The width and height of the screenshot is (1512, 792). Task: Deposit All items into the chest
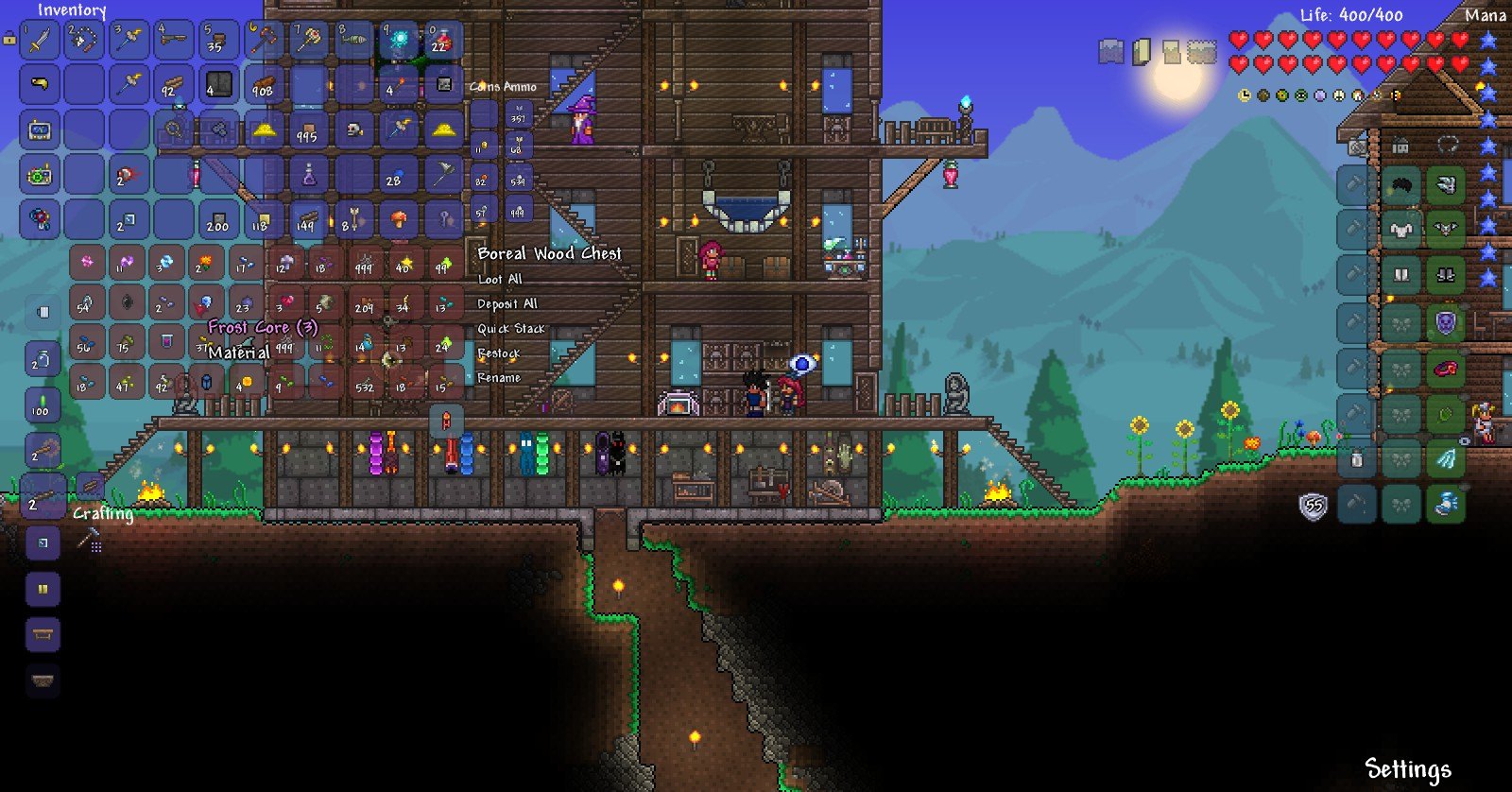tap(507, 303)
